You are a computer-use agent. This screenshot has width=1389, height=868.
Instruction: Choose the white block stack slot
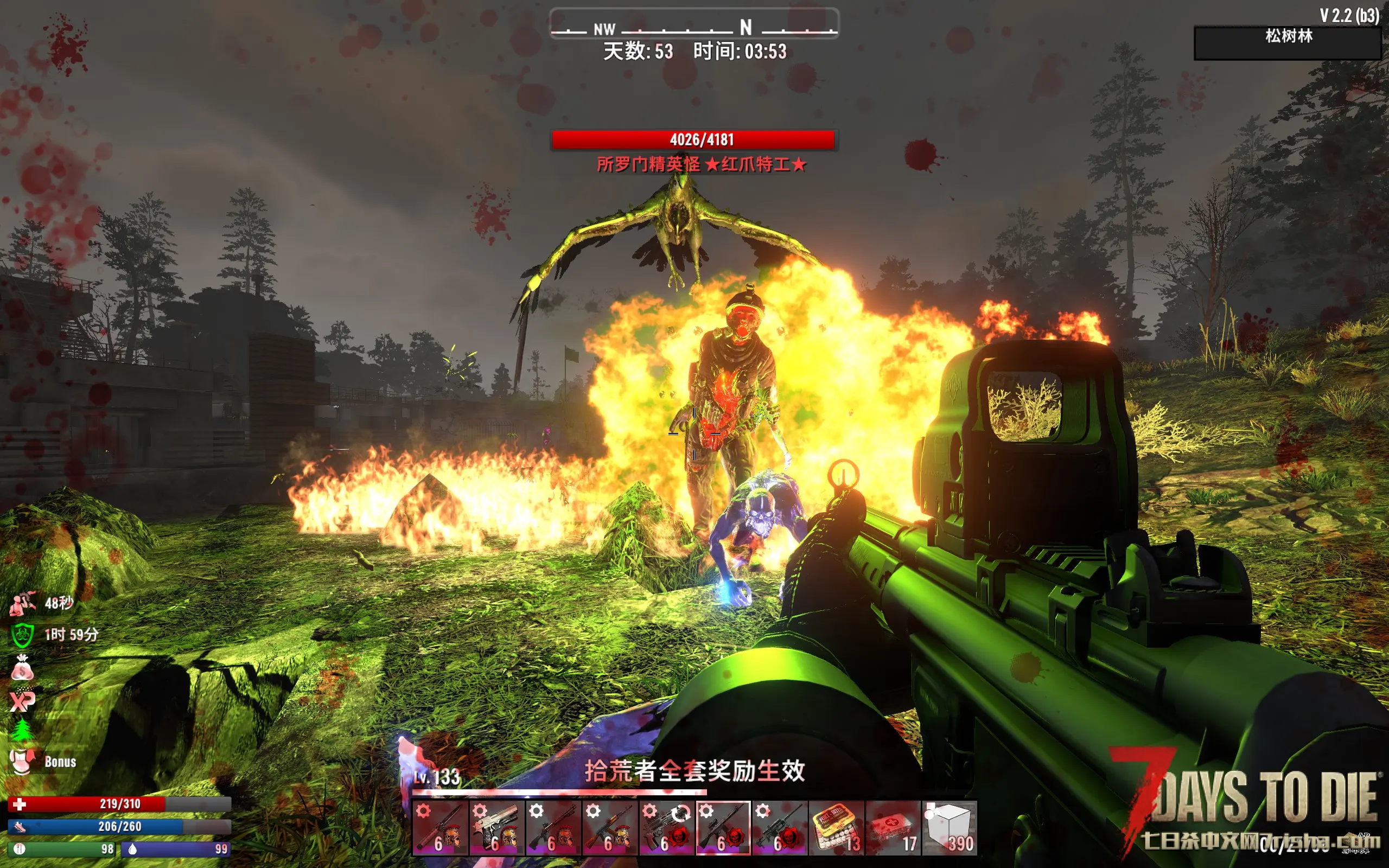[949, 828]
